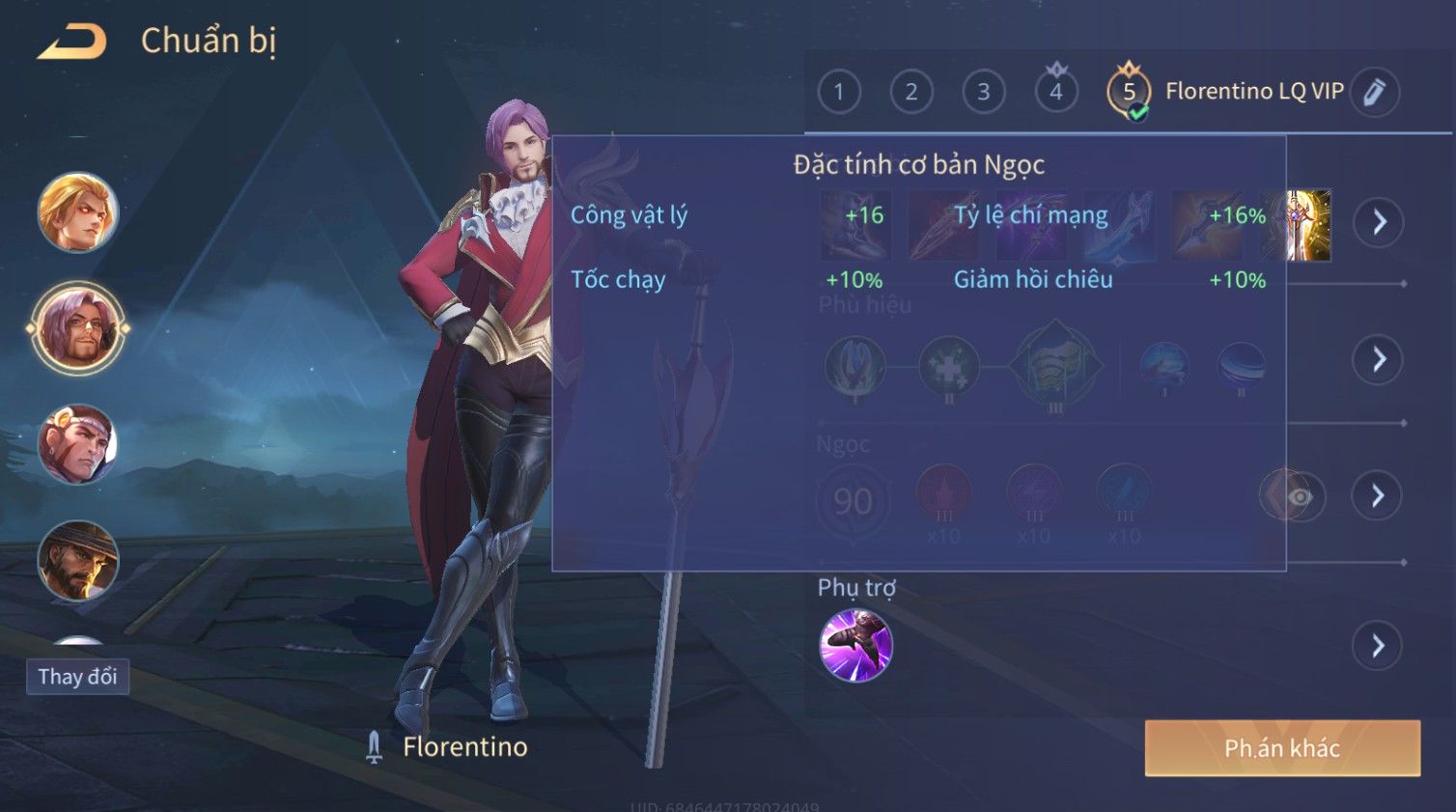Pick the headband-wearing hero portrait

[x=77, y=444]
